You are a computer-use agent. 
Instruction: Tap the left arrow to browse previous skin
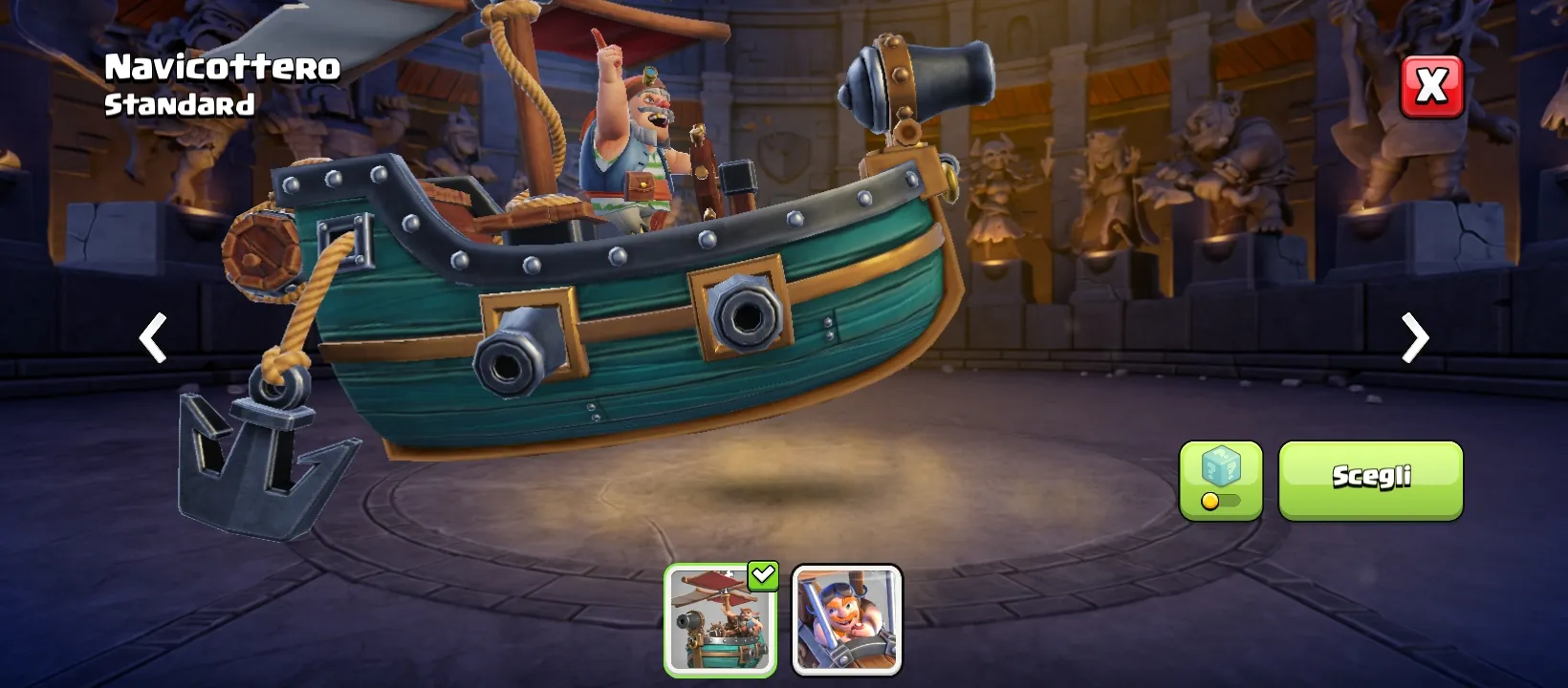pyautogui.click(x=153, y=339)
